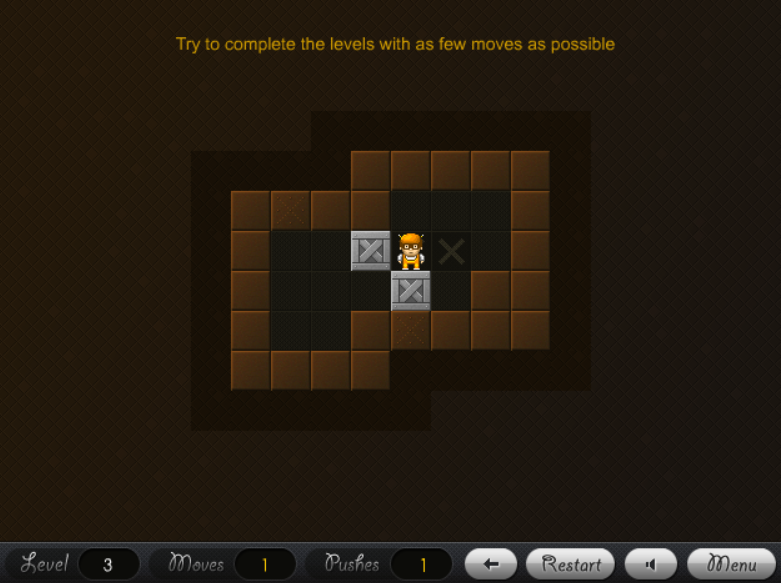The width and height of the screenshot is (781, 583).
Task: Restart the current level
Action: [x=571, y=564]
